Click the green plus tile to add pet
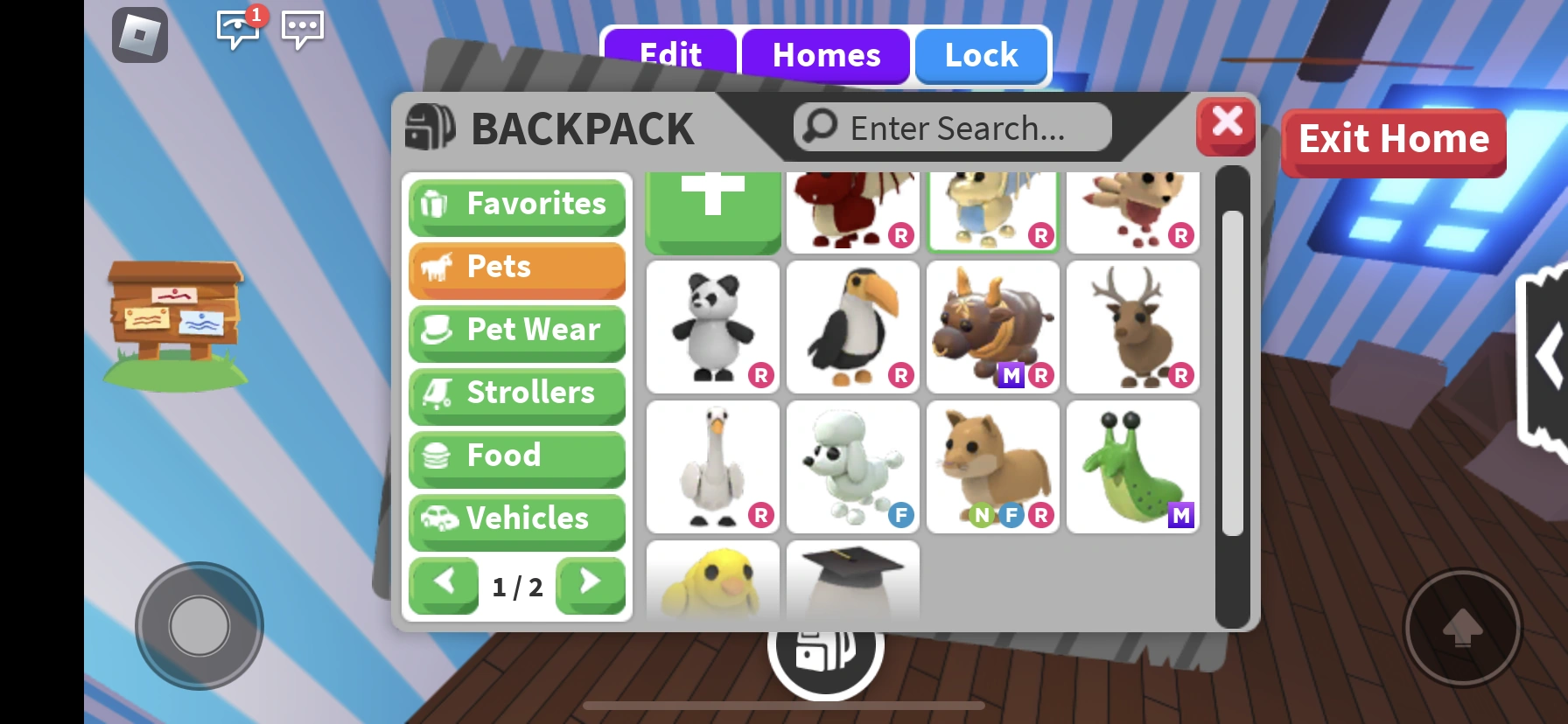 pos(712,210)
